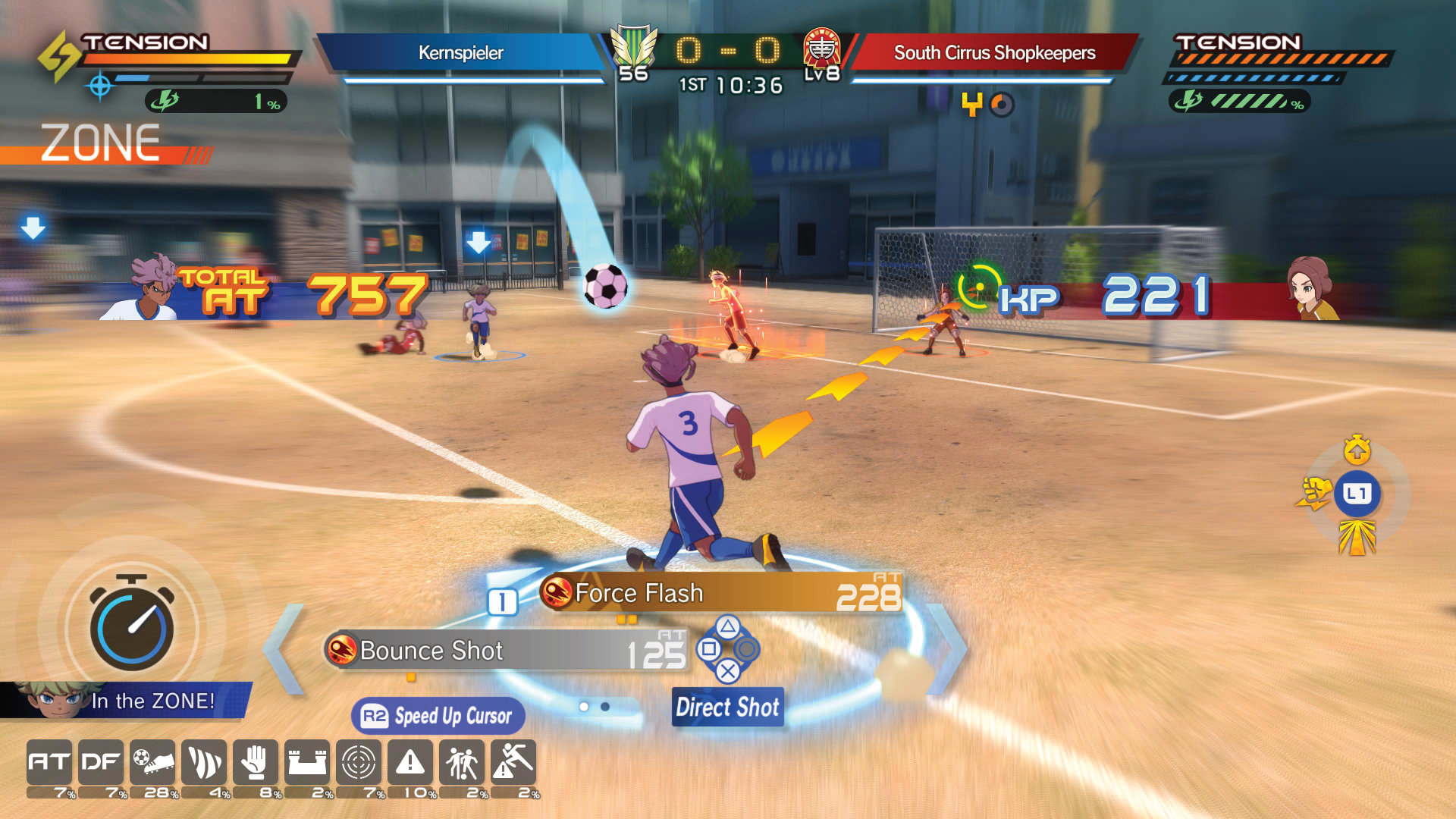1456x819 pixels.
Task: Select the AT stat boost icon
Action: tap(49, 762)
